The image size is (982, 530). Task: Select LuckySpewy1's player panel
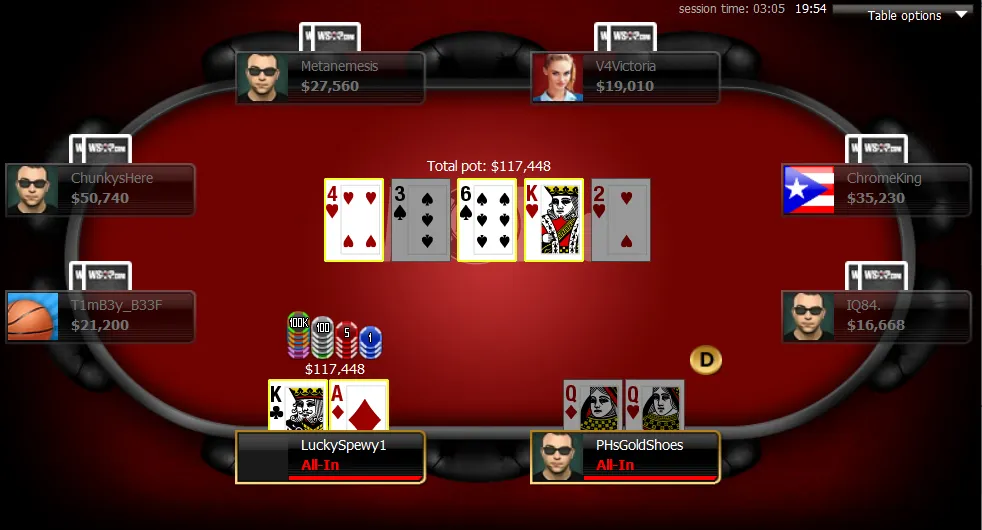(x=330, y=456)
